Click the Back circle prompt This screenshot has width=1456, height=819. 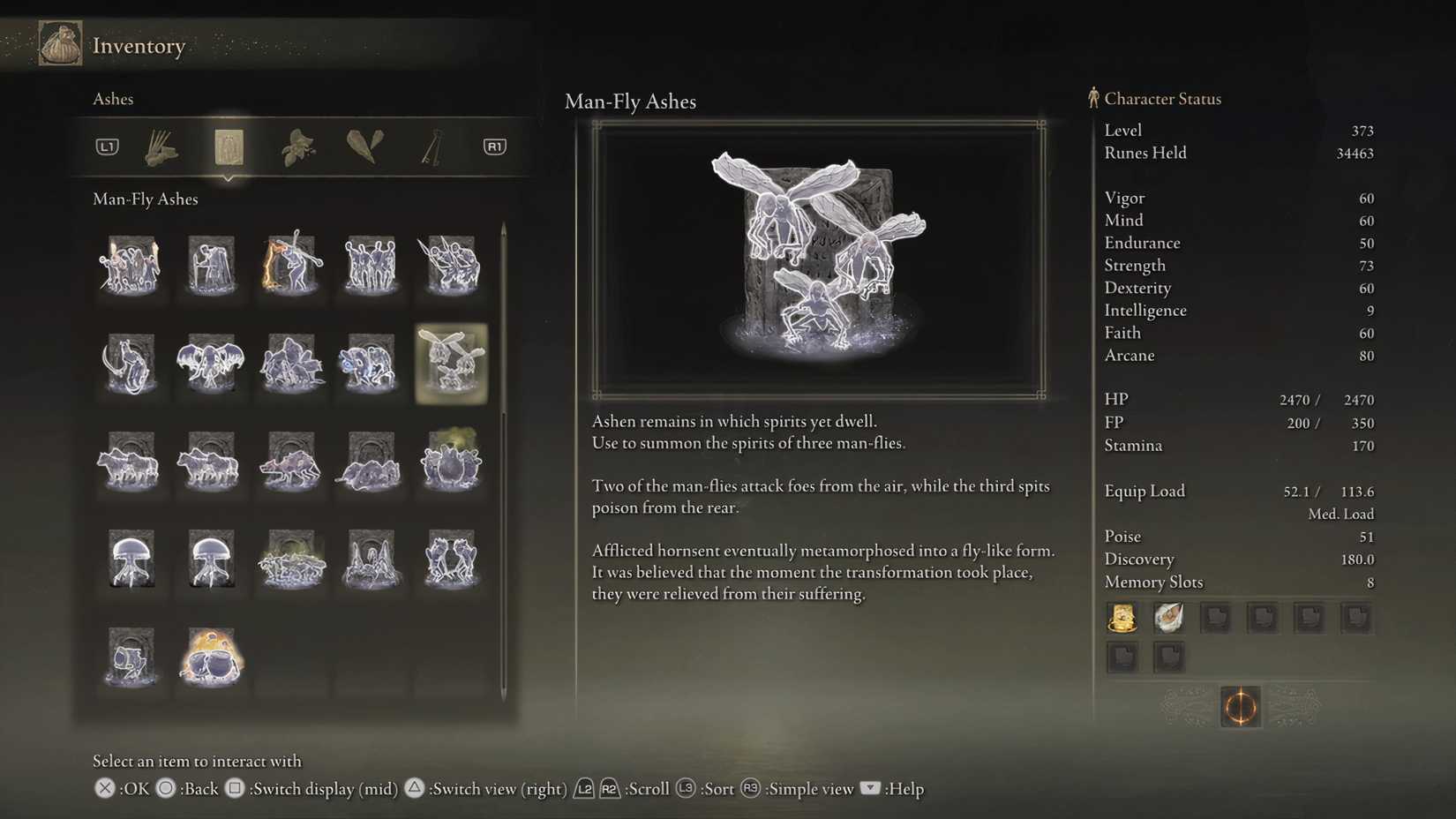pos(164,788)
